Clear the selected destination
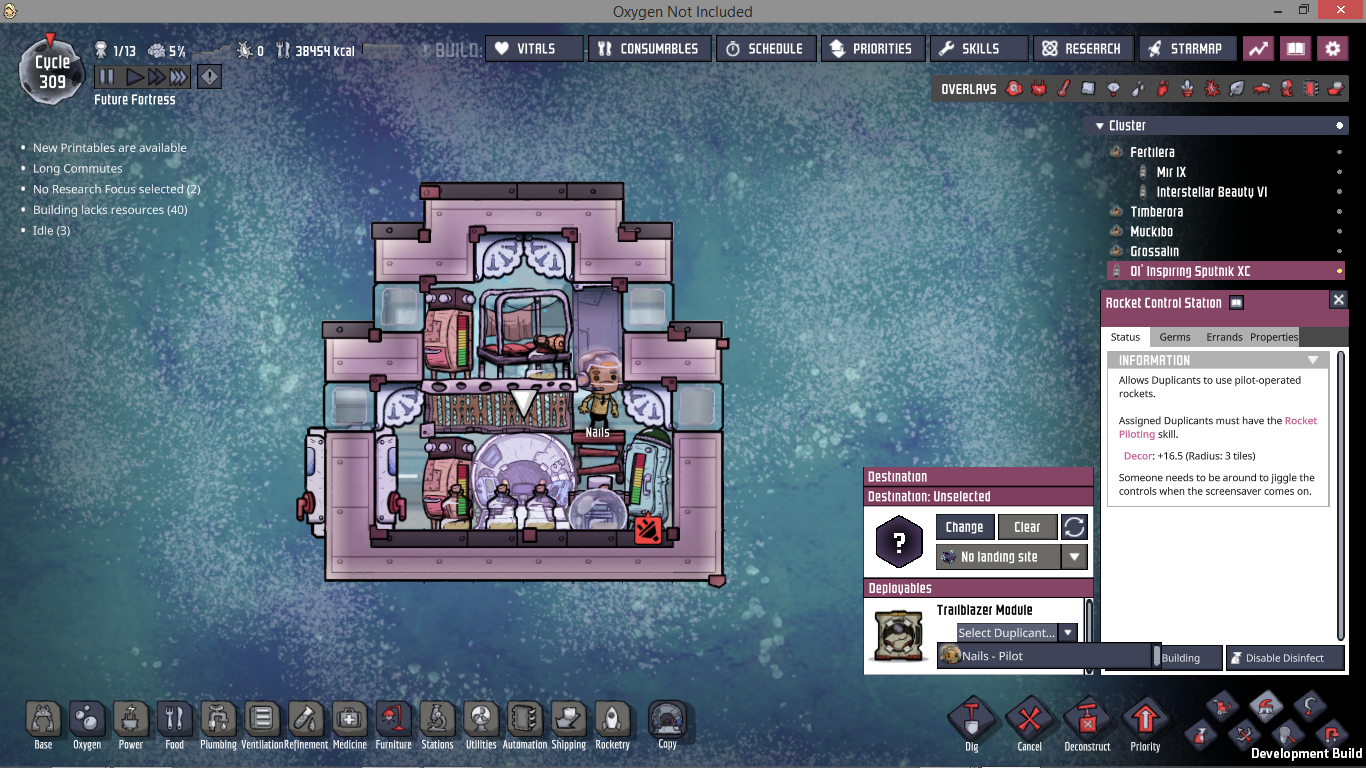 tap(1027, 527)
